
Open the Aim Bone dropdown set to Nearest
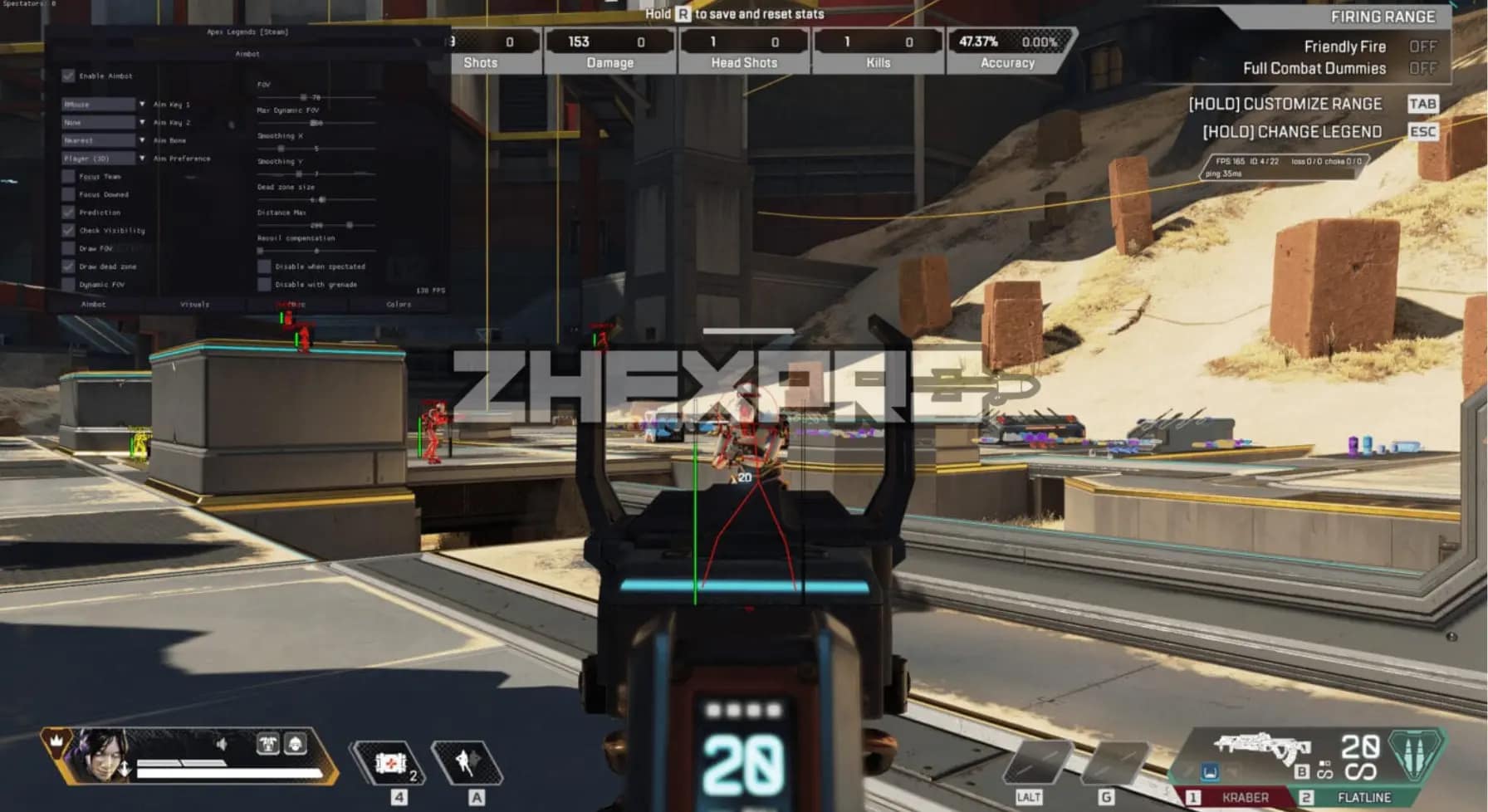(x=97, y=139)
